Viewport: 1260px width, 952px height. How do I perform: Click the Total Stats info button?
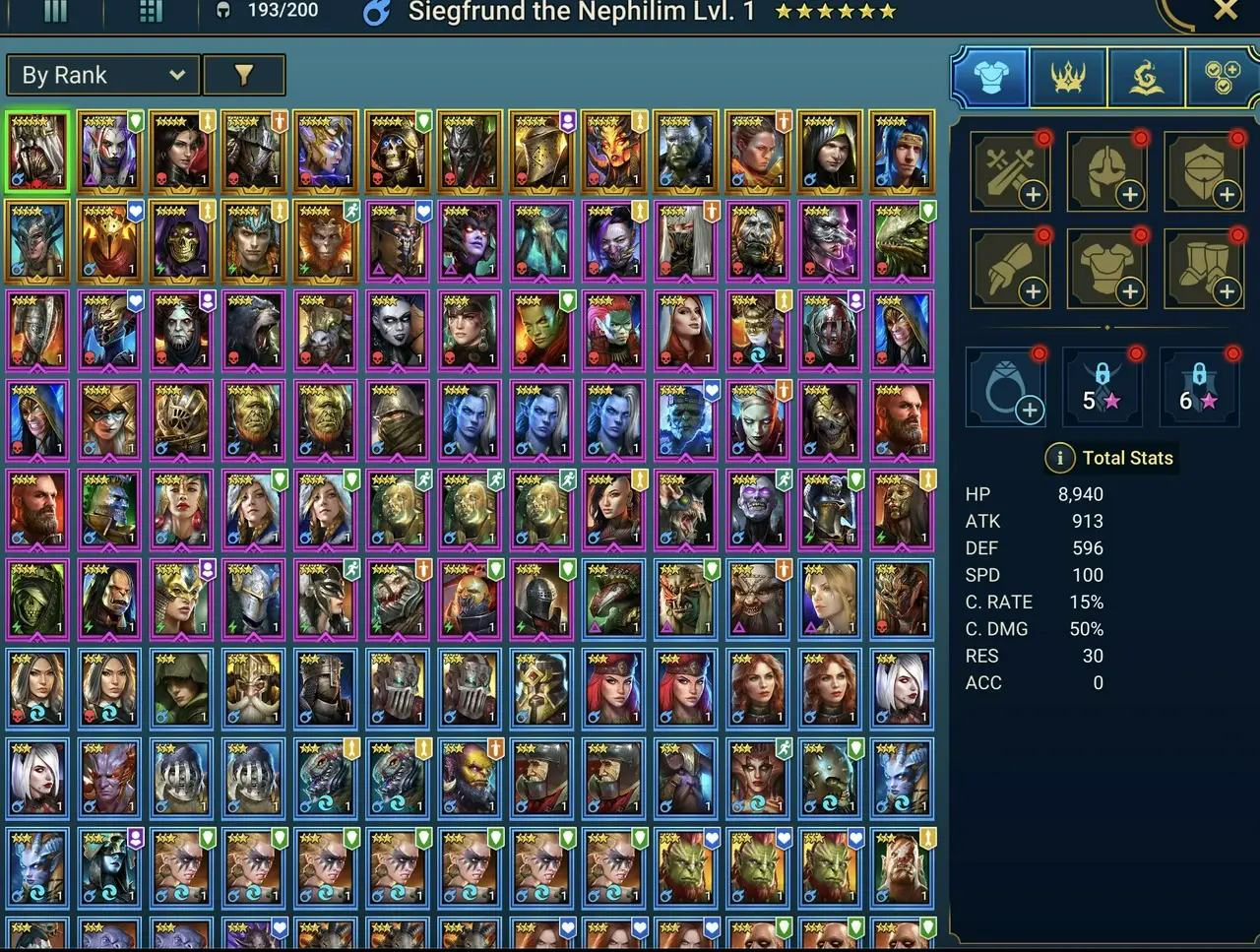[1059, 458]
